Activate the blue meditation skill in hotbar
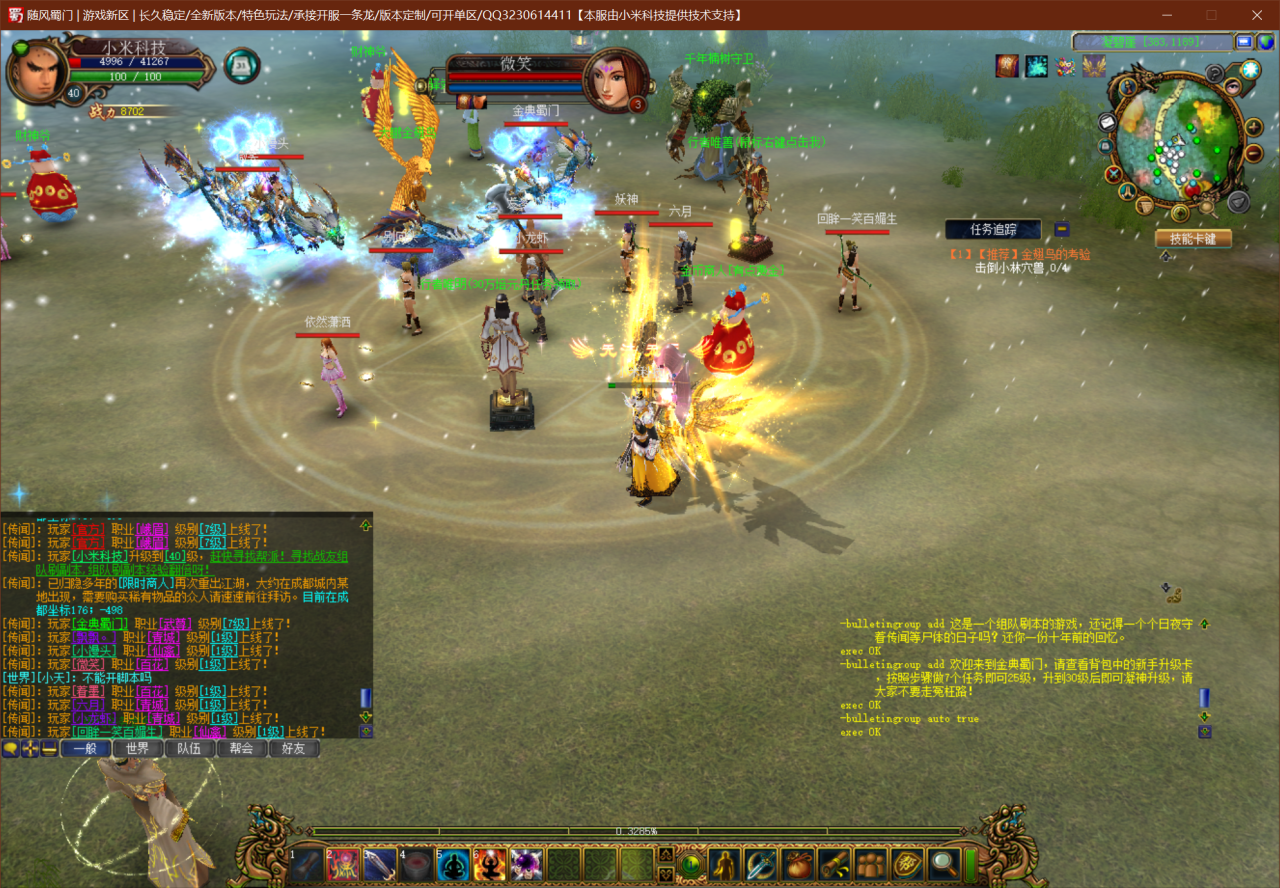Screen dimensions: 1280x888 [x=453, y=865]
